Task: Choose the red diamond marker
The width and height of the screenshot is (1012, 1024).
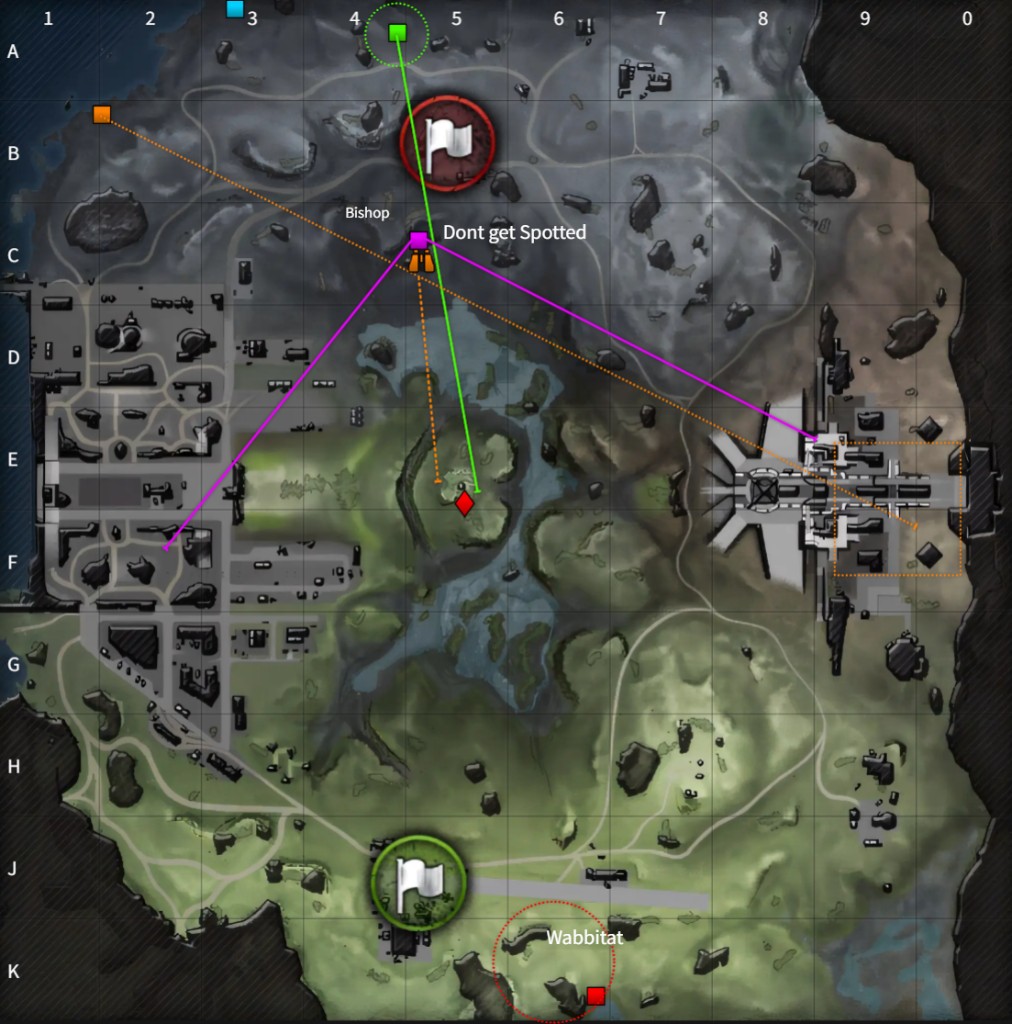Action: click(x=464, y=503)
